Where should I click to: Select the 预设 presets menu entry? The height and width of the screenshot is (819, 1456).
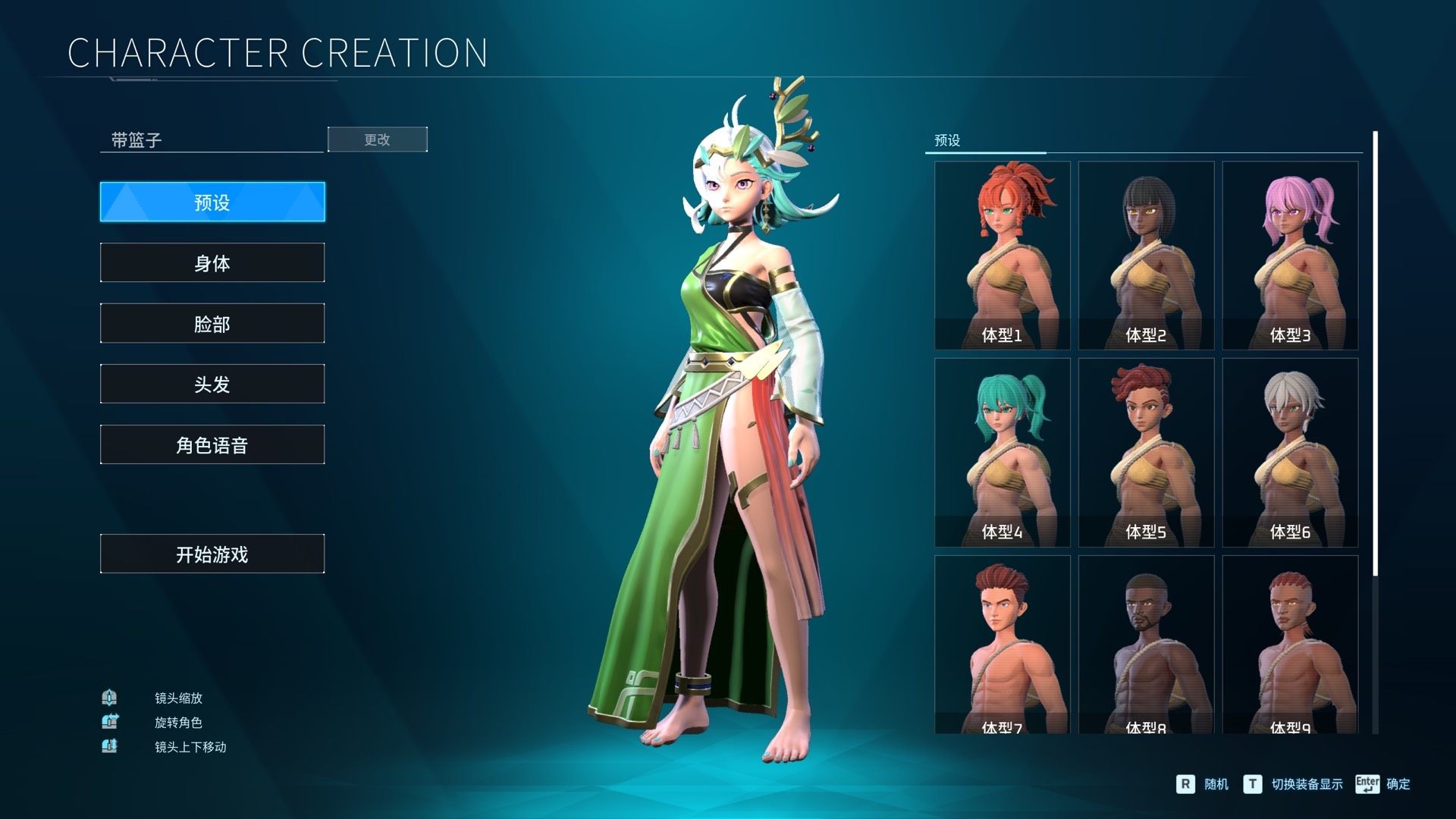click(212, 202)
